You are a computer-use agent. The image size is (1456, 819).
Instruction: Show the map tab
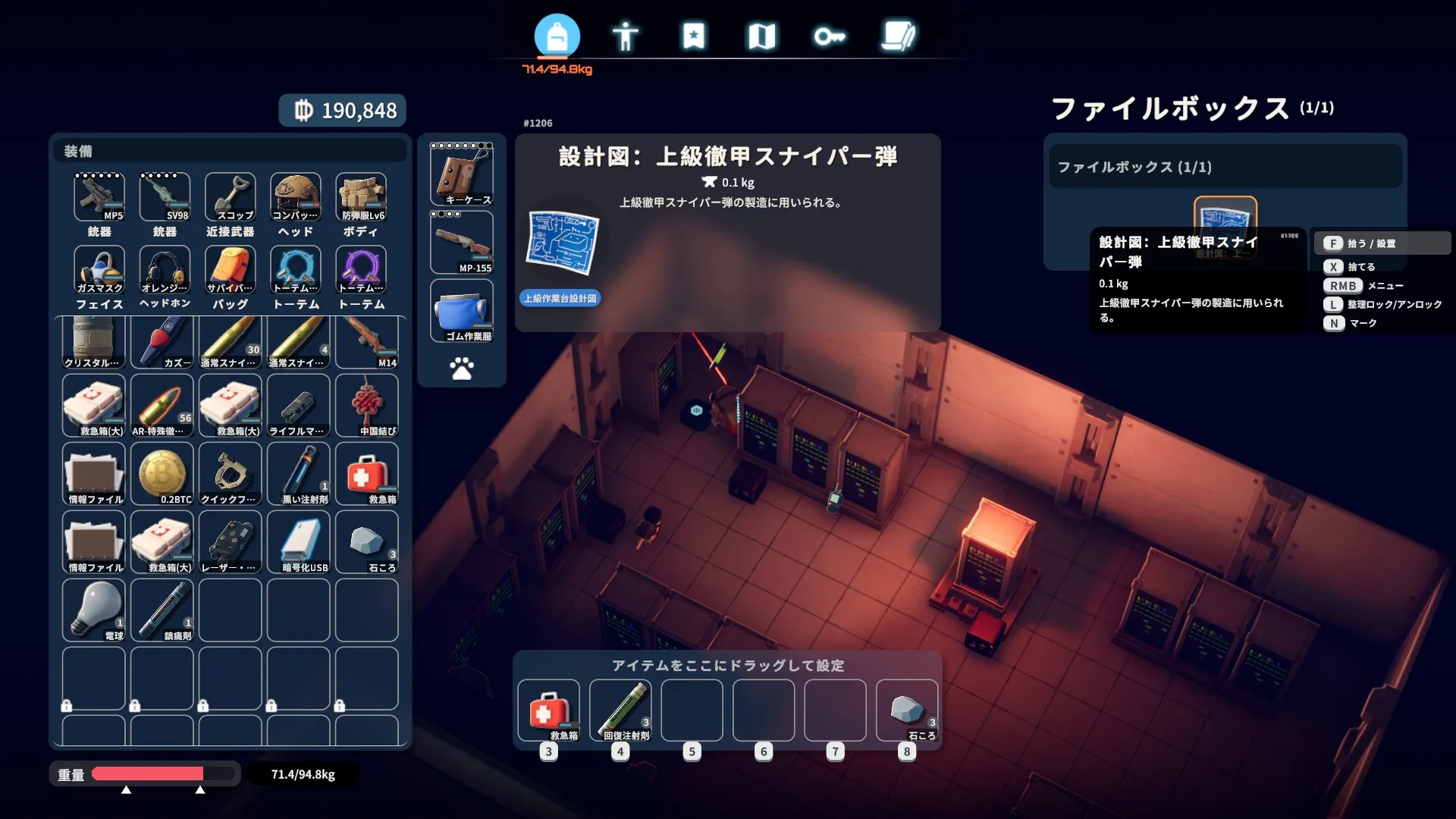point(761,36)
